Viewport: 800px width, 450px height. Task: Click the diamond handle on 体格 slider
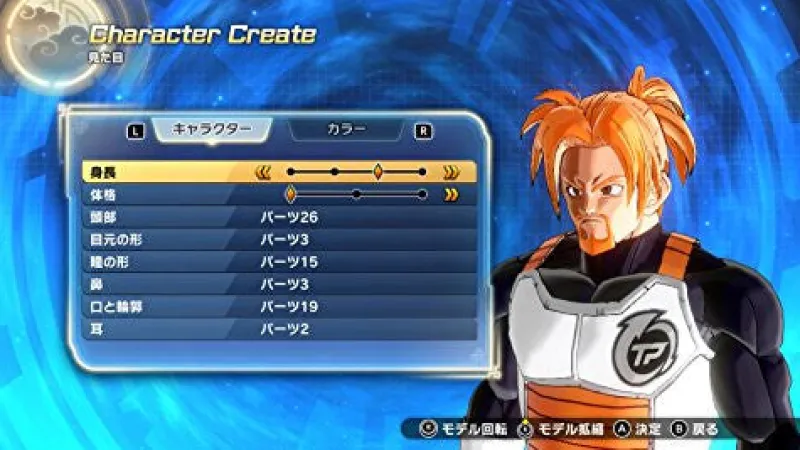point(291,194)
